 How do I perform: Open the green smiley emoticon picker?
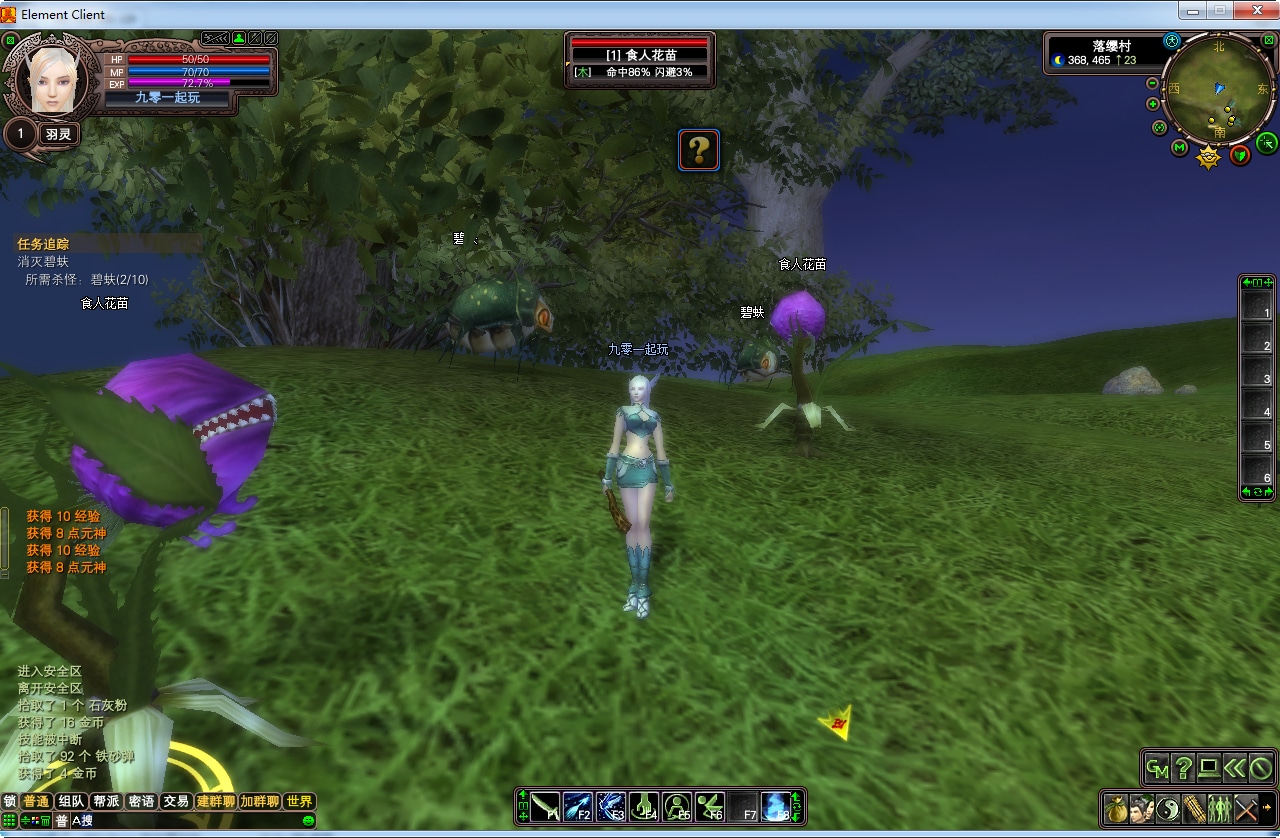point(308,821)
